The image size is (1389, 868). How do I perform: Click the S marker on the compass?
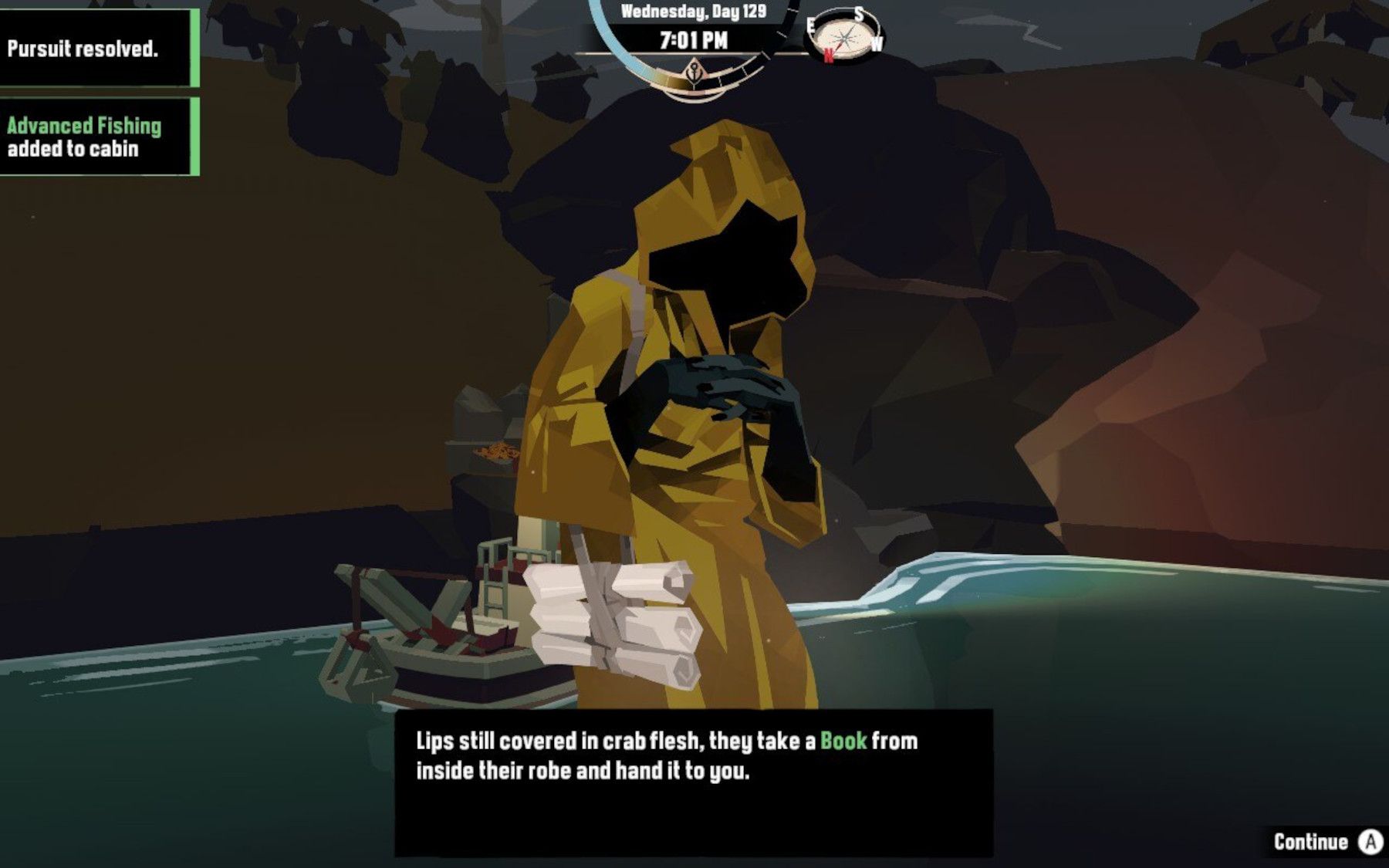tap(859, 12)
